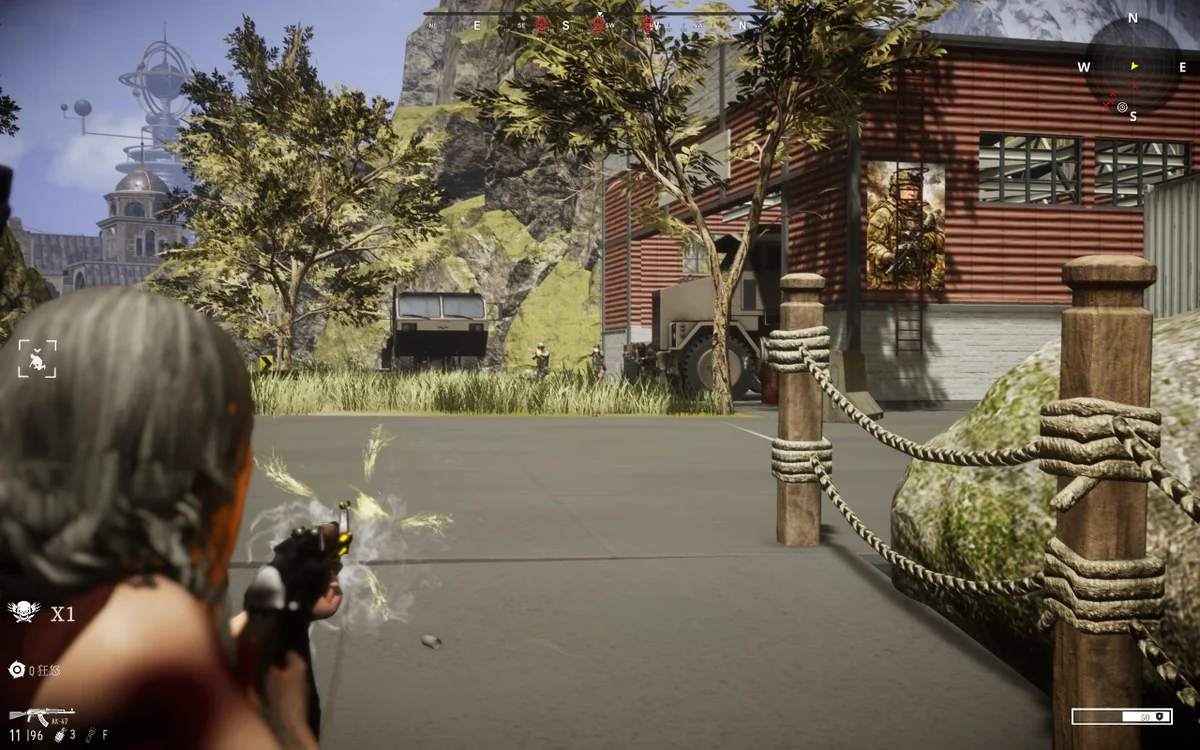Click the bracketed stance indicator icon
This screenshot has height=750, width=1200.
pos(37,359)
